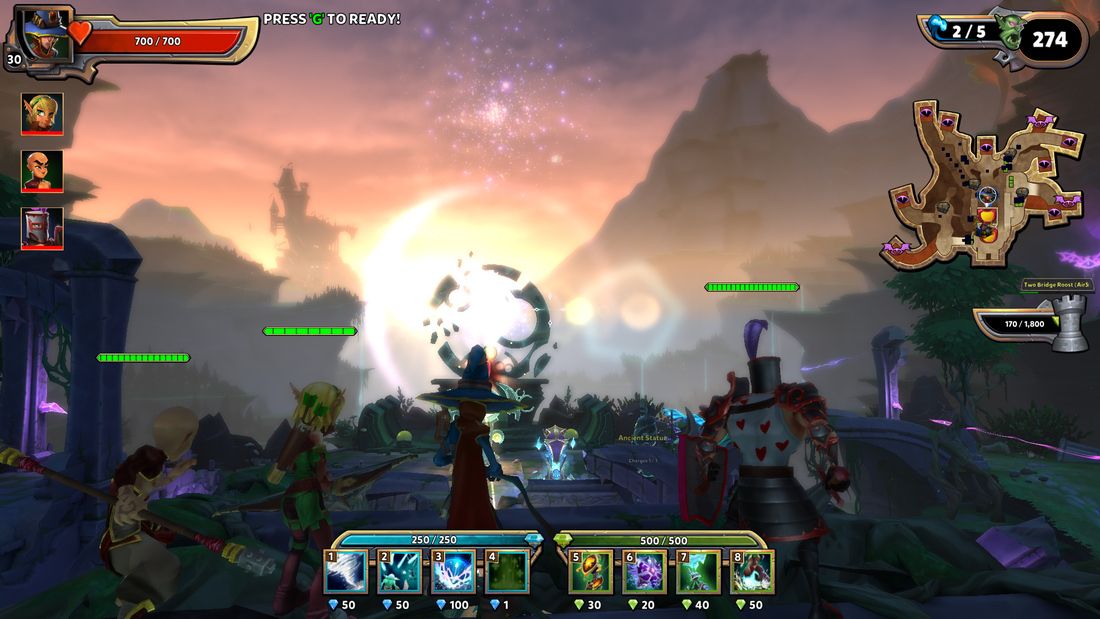Choose the purple crystal defense in slot 6
1100x619 pixels.
click(645, 573)
